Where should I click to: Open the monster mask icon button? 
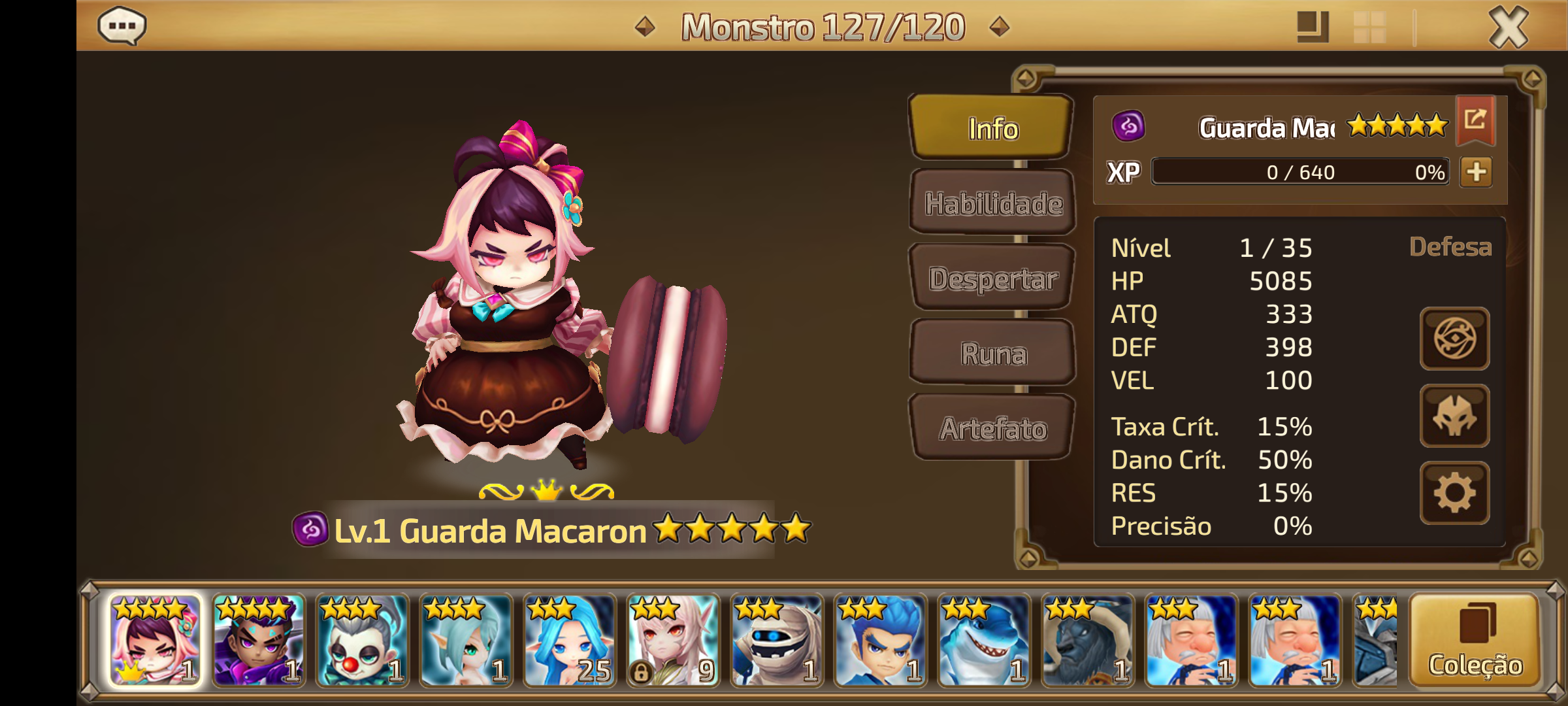(x=1454, y=416)
